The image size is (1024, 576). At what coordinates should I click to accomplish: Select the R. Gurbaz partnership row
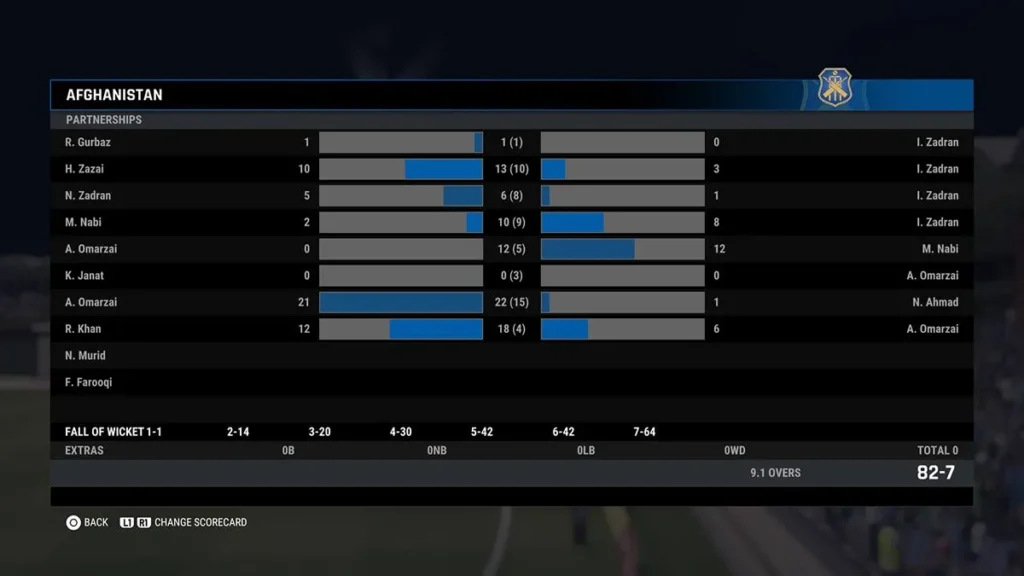pos(511,142)
